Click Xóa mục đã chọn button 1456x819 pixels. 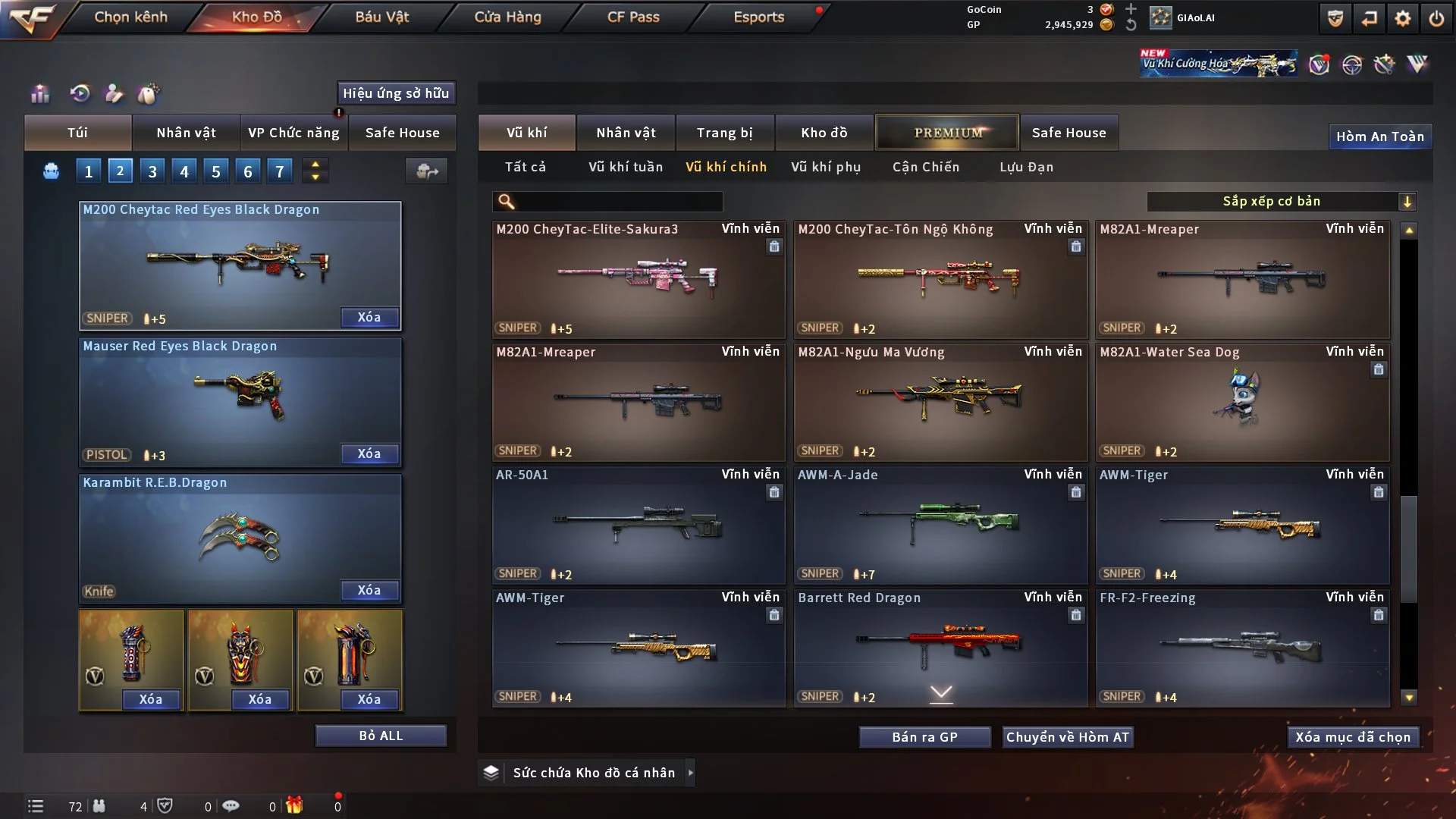[x=1353, y=737]
